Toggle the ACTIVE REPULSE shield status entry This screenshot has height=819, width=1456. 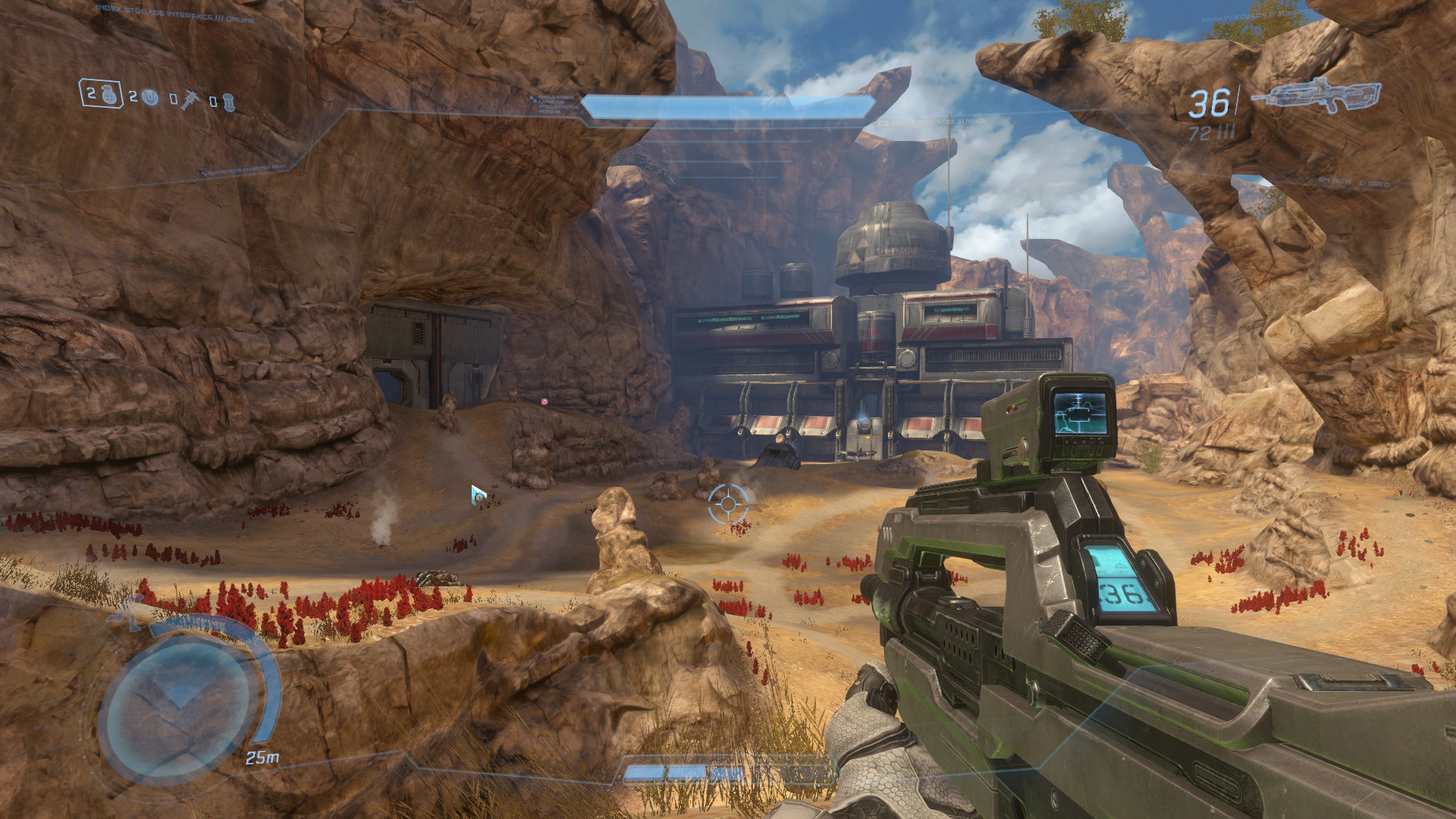pyautogui.click(x=559, y=111)
